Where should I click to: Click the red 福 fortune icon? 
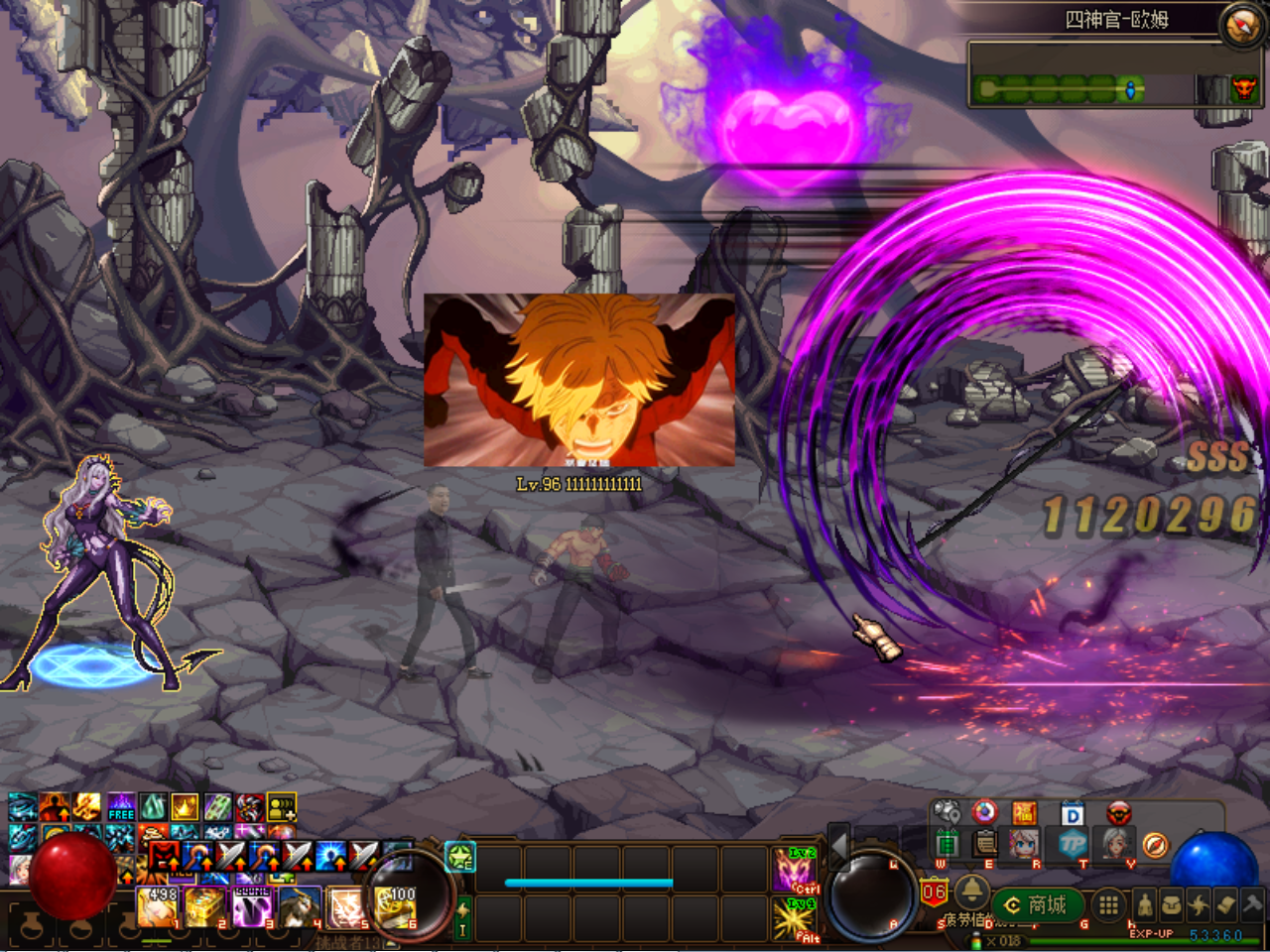pyautogui.click(x=1025, y=814)
